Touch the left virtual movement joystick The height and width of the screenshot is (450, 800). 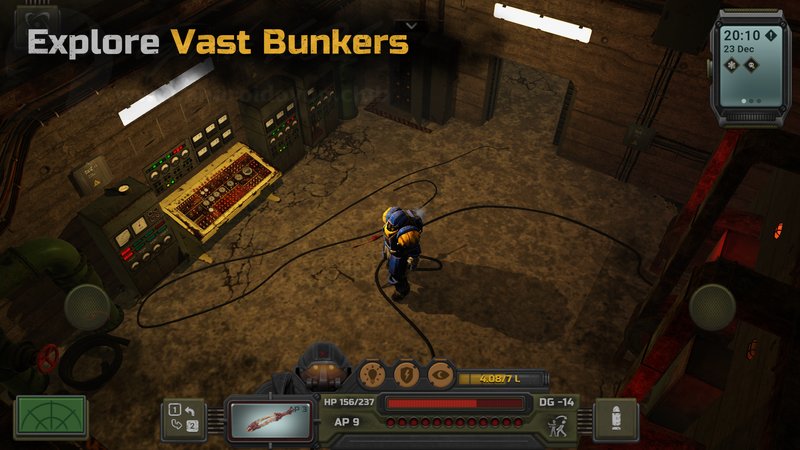pos(87,306)
